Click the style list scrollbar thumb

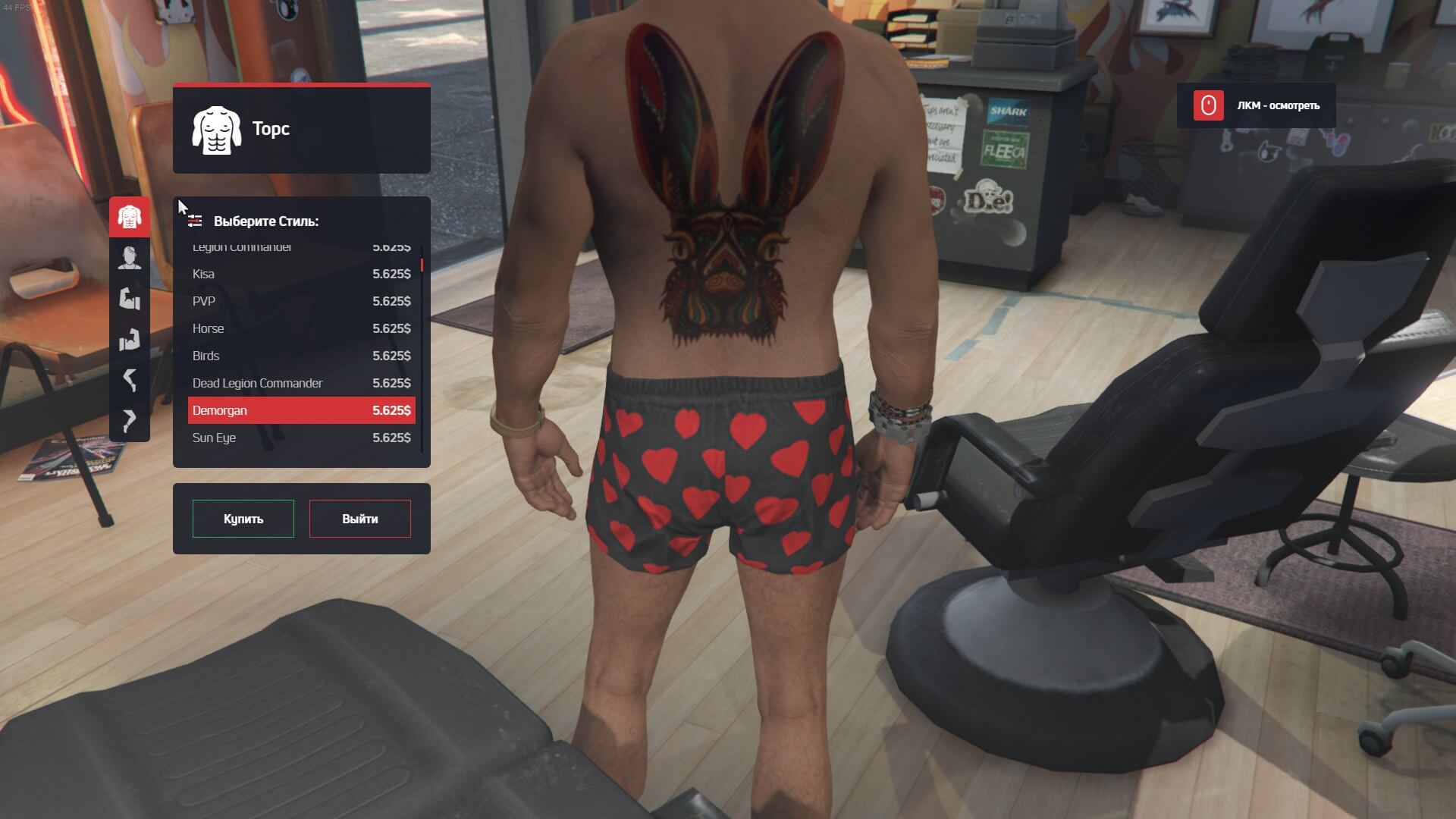(422, 265)
